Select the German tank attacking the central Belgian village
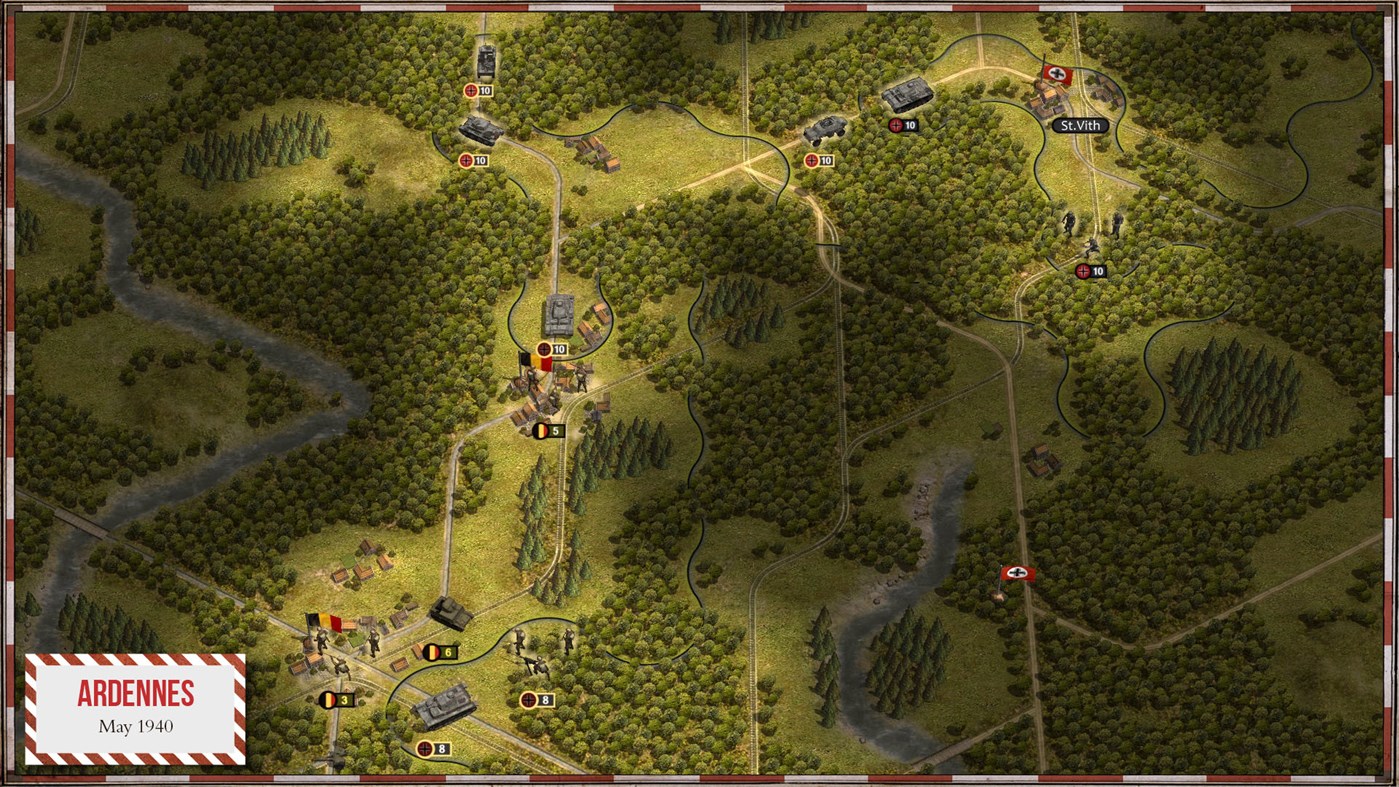Viewport: 1399px width, 787px height. (557, 315)
